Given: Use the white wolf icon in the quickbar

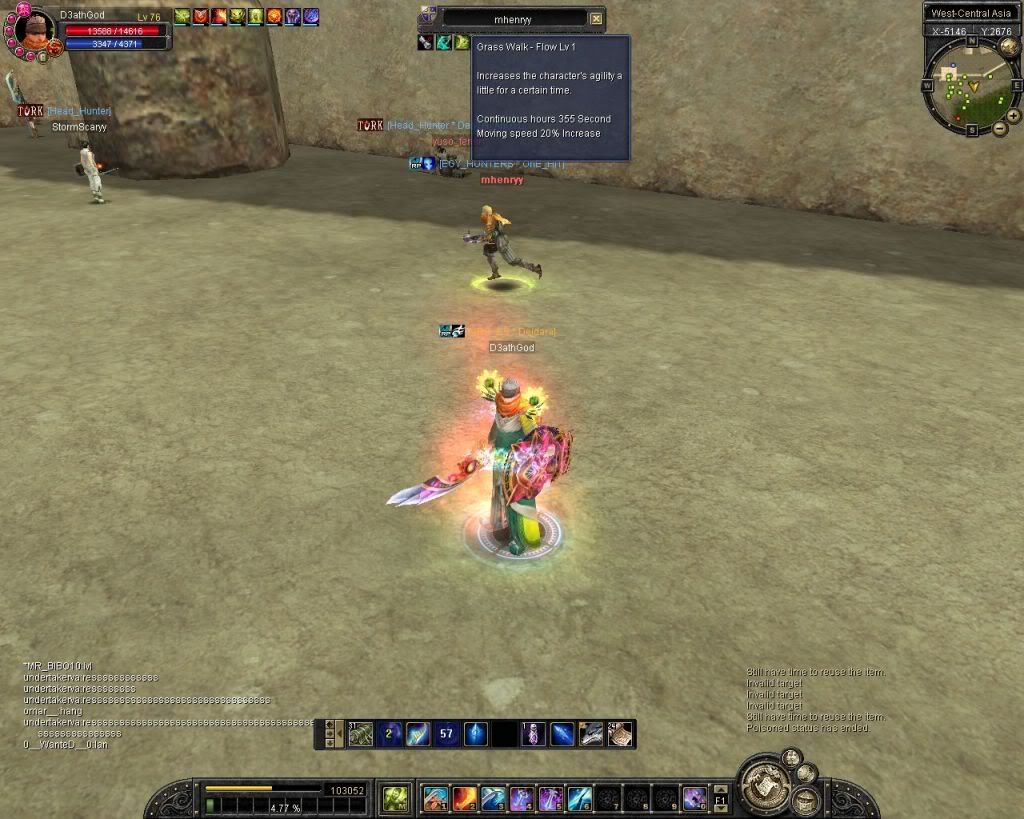Looking at the screenshot, I should pos(591,734).
